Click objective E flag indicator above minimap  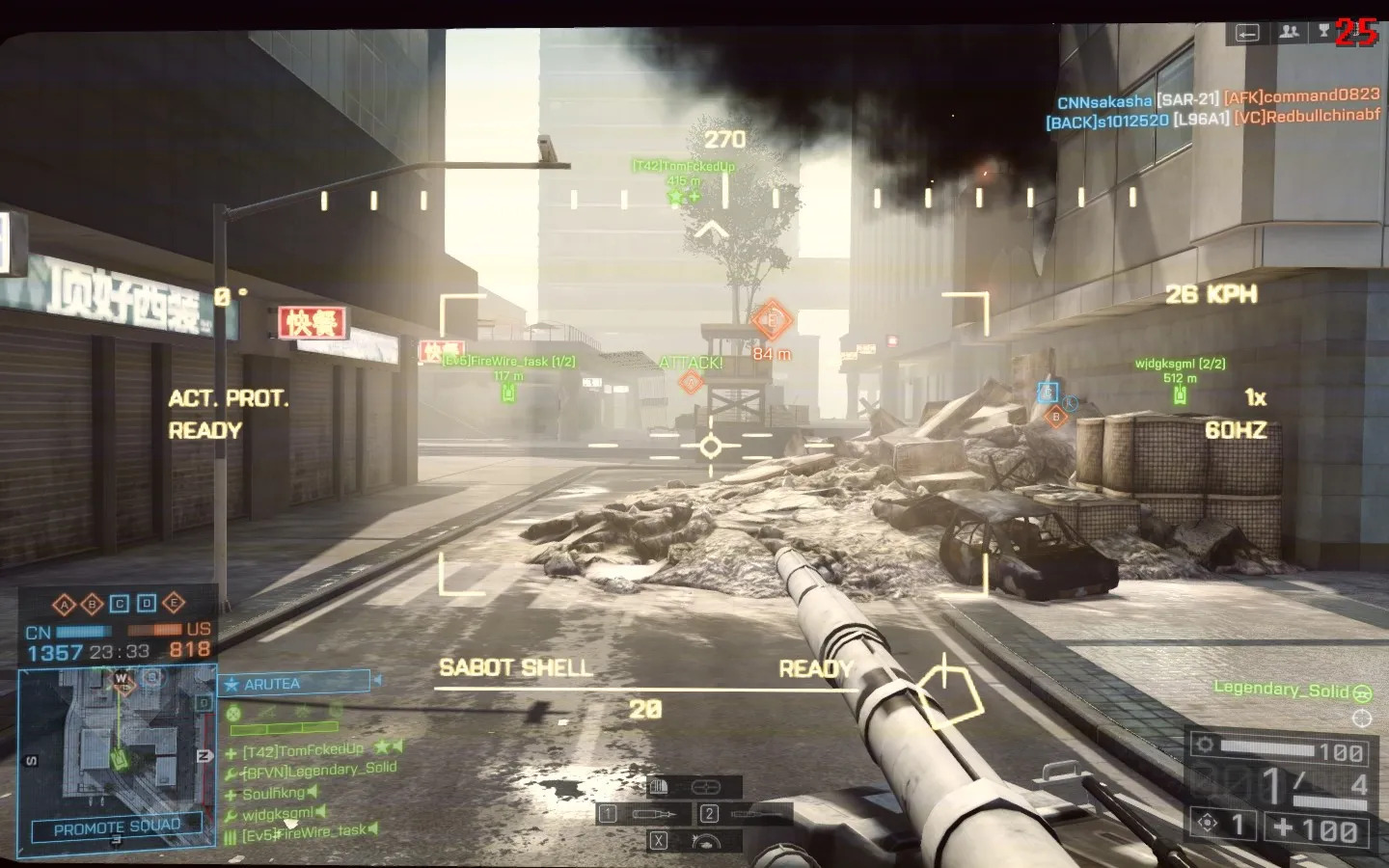pyautogui.click(x=174, y=604)
